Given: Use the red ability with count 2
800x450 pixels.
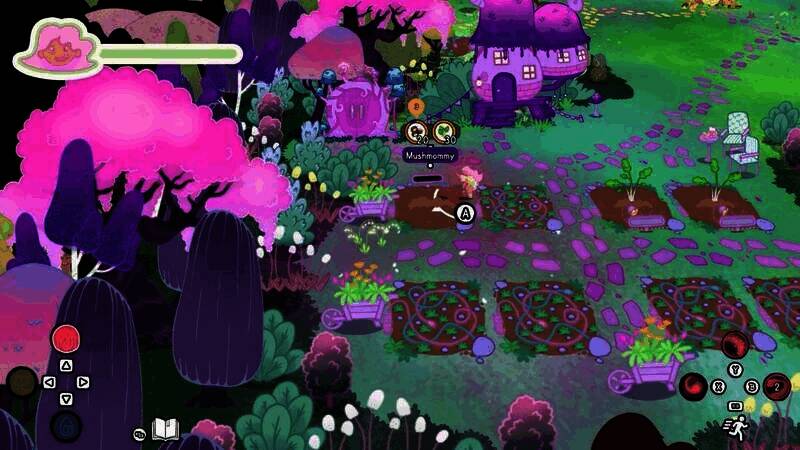Looking at the screenshot, I should [x=777, y=385].
